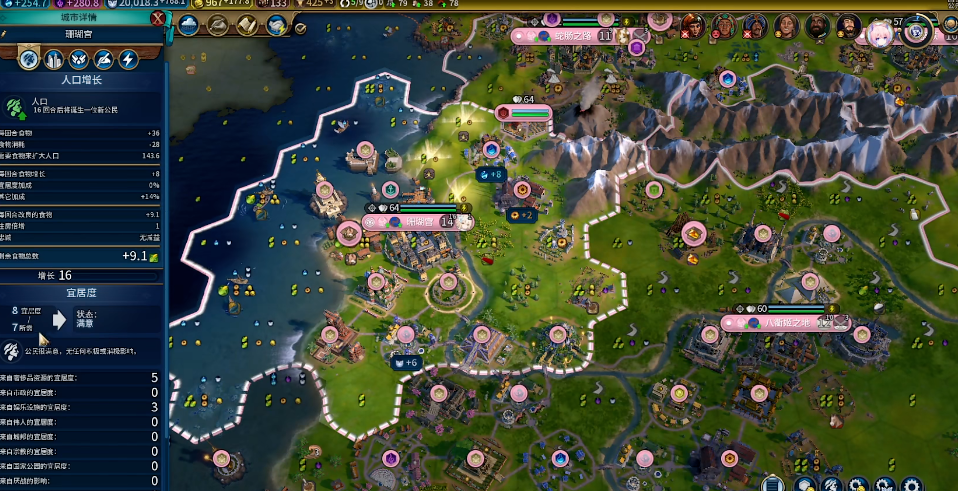The image size is (958, 491).
Task: Open the winged religion tab
Action: tap(78, 59)
